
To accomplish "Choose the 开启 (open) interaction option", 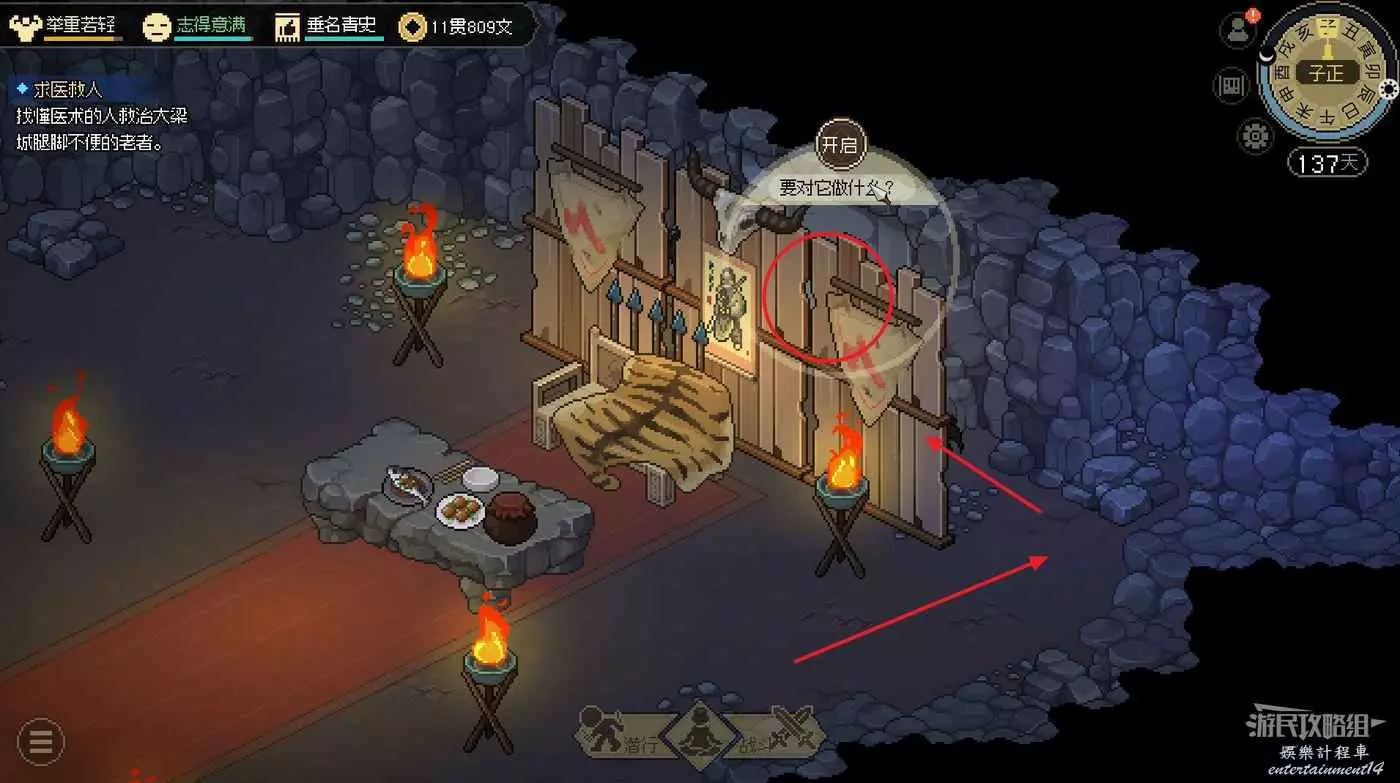I will [839, 144].
